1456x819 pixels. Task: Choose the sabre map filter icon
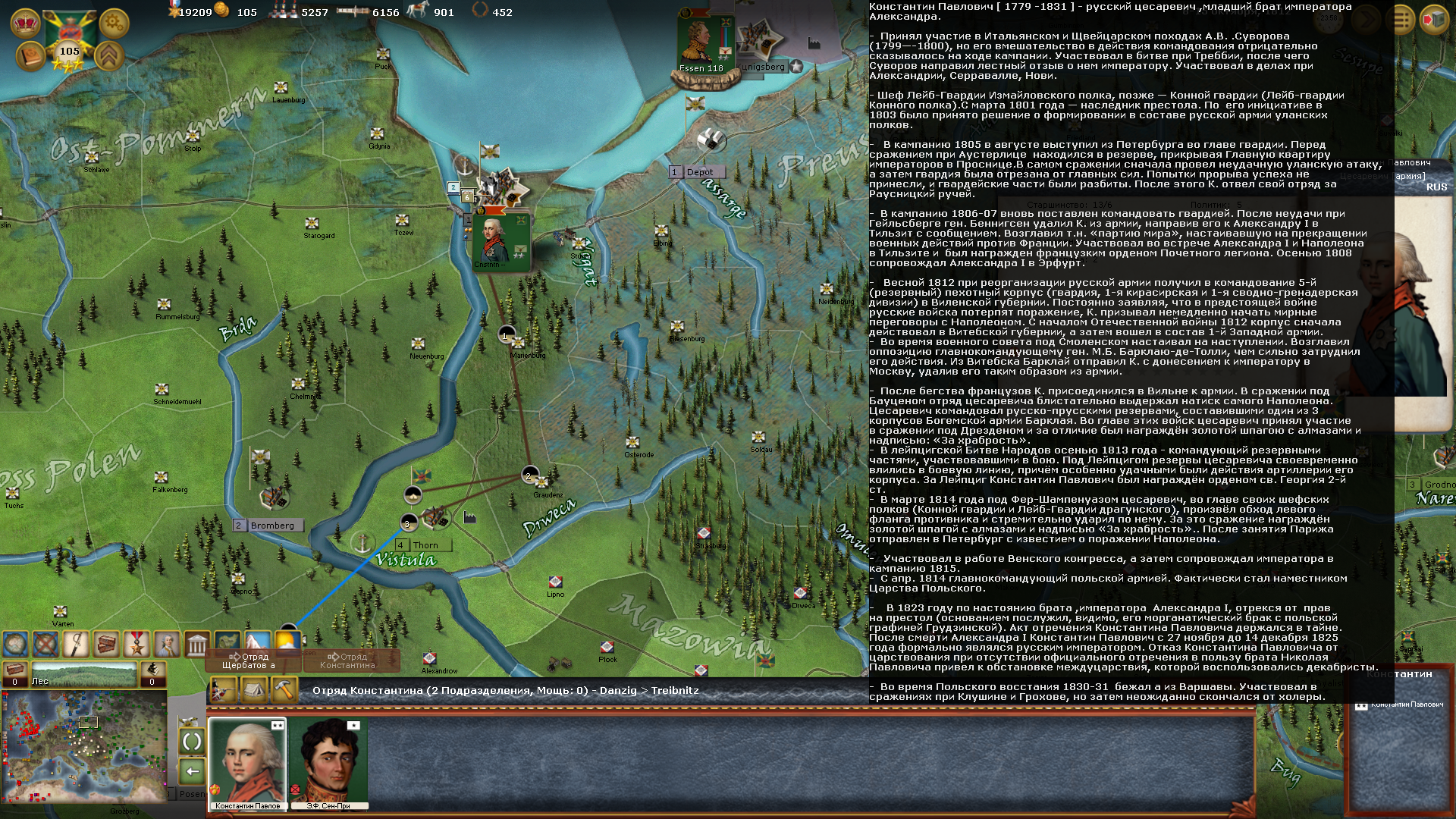[x=76, y=644]
